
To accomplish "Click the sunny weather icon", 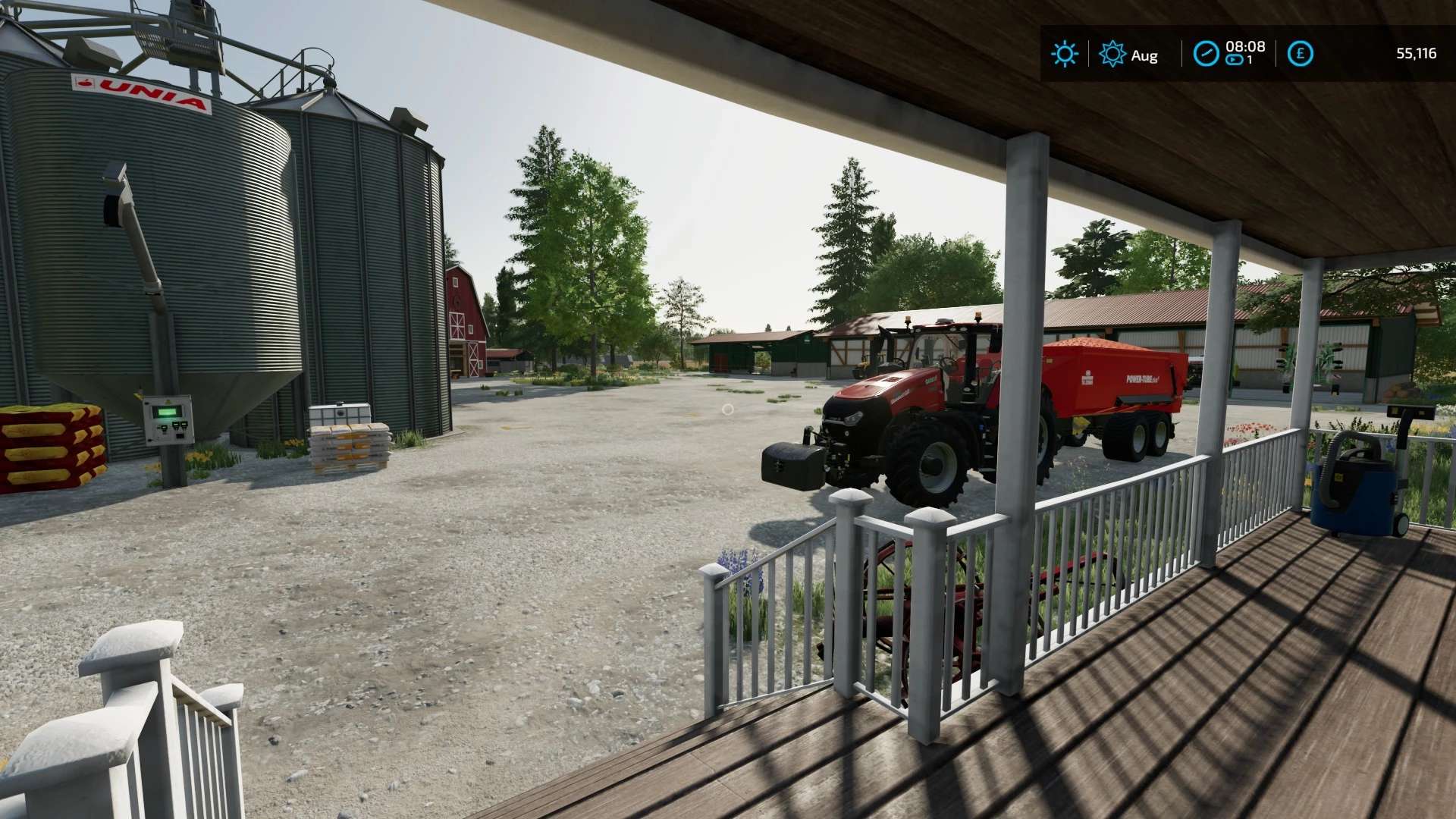I will tap(1064, 54).
